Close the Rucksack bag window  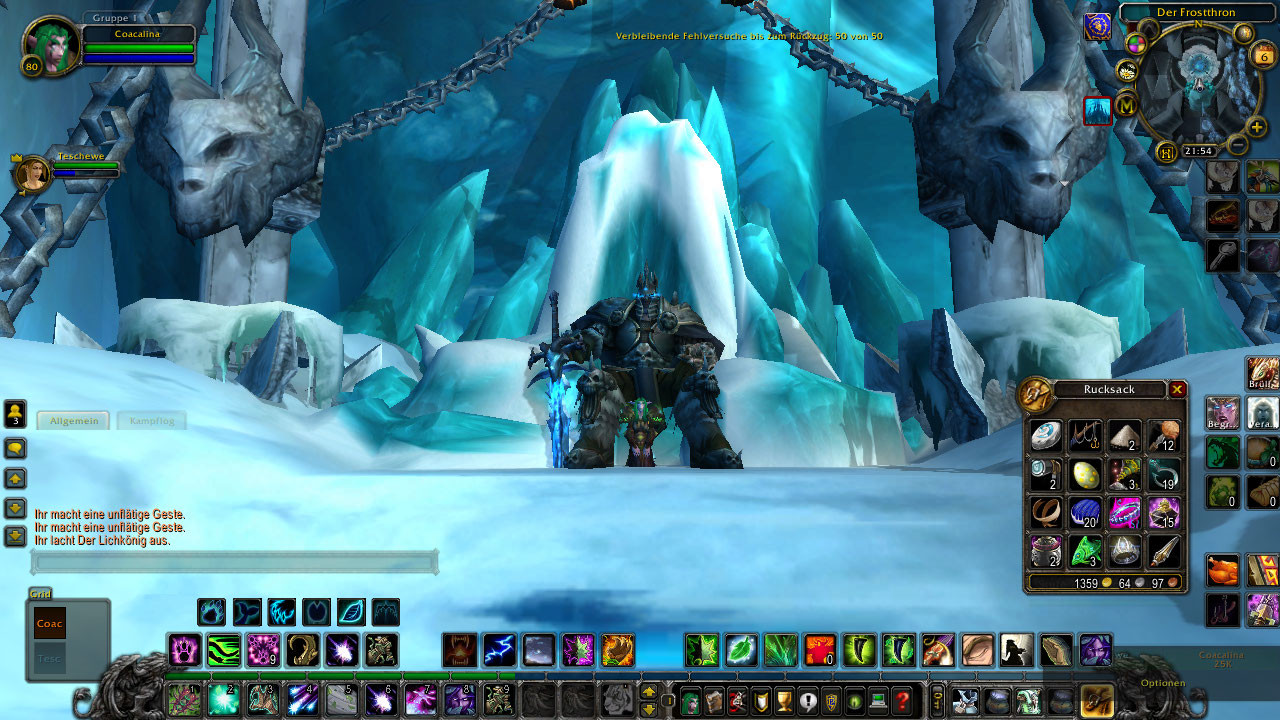(1178, 390)
